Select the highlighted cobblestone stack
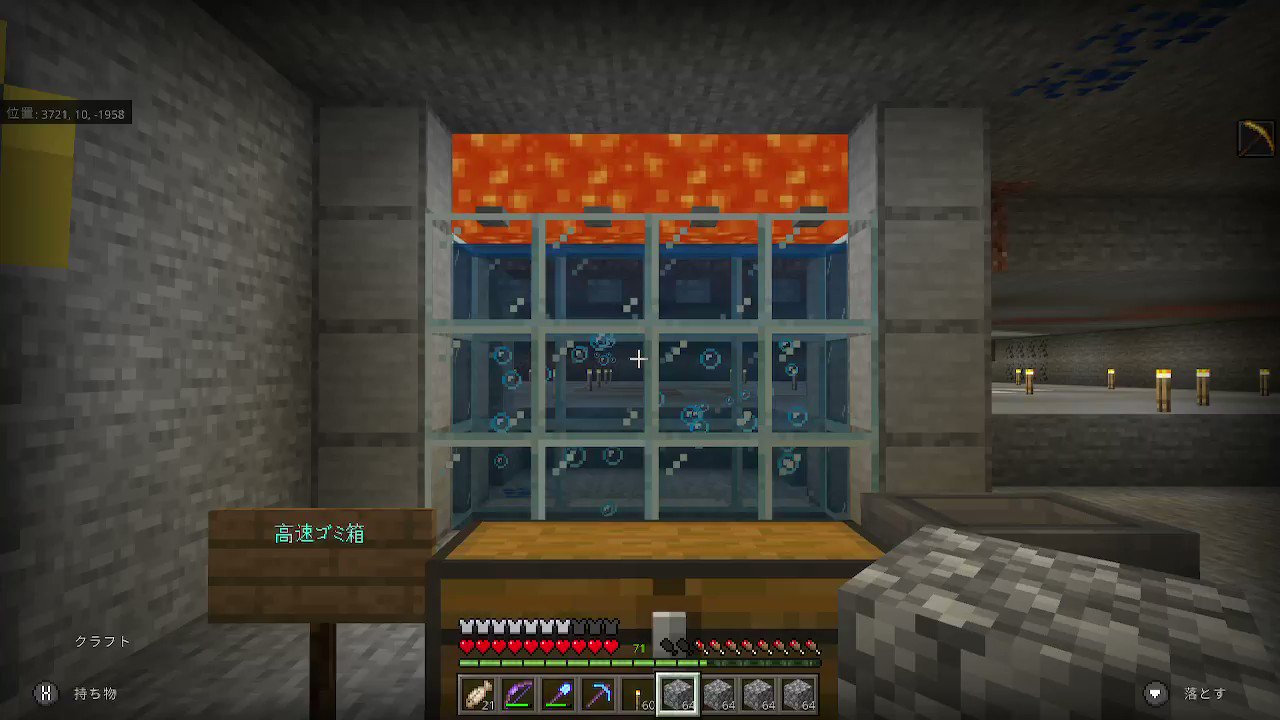The image size is (1280, 720). (678, 693)
